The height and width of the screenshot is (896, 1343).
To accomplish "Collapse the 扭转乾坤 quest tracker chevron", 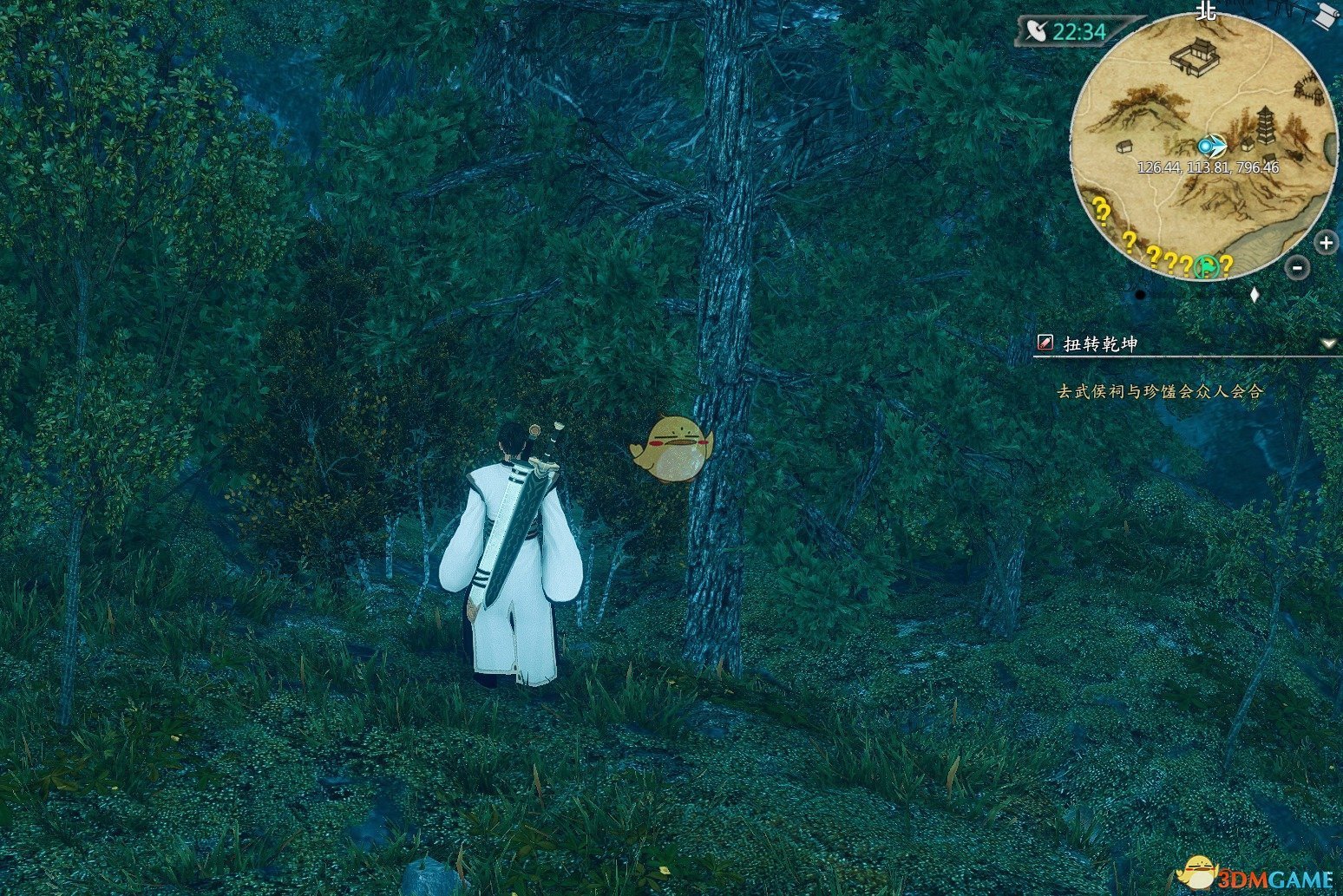I will (1330, 343).
